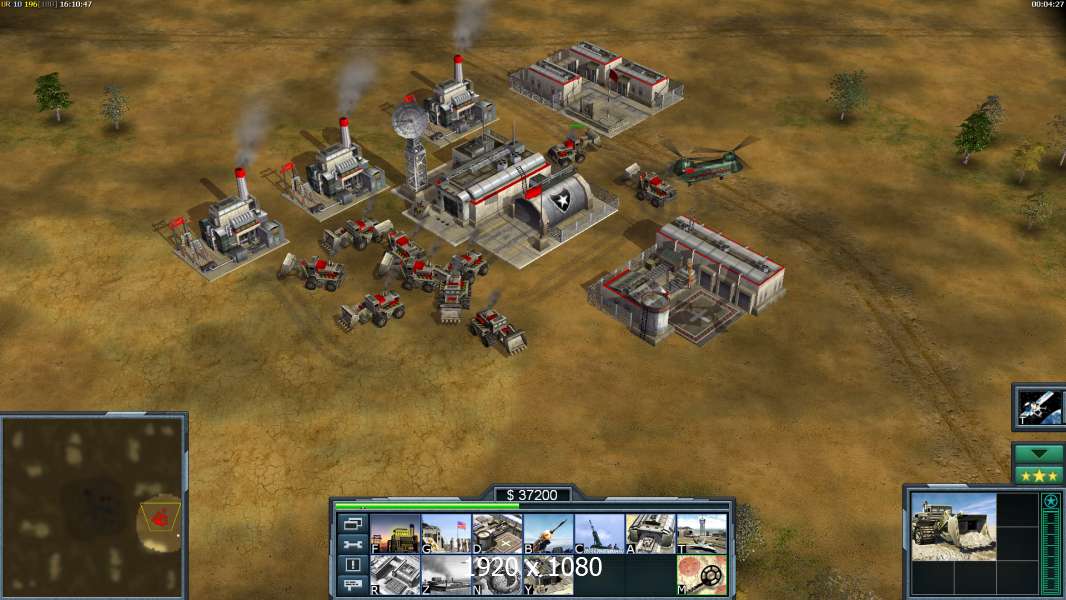Build the power plant (hotkey F icon)
The image size is (1066, 600).
pyautogui.click(x=395, y=534)
